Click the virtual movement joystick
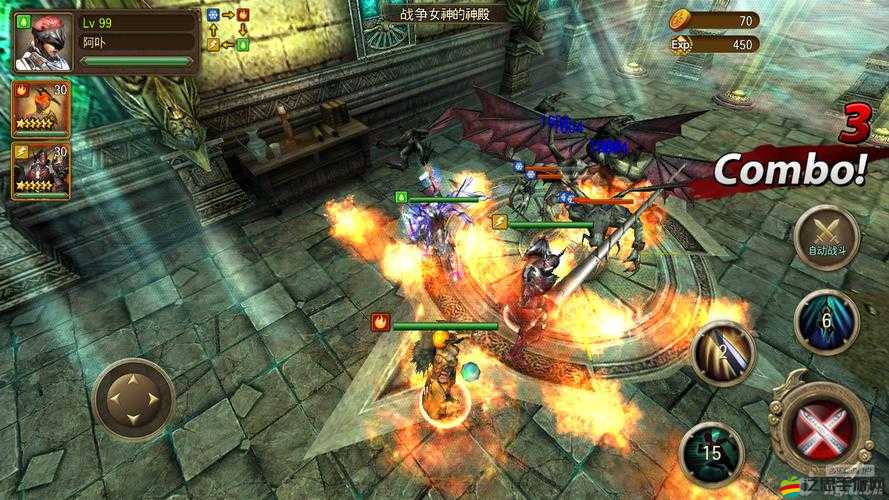The image size is (889, 500). [x=134, y=400]
